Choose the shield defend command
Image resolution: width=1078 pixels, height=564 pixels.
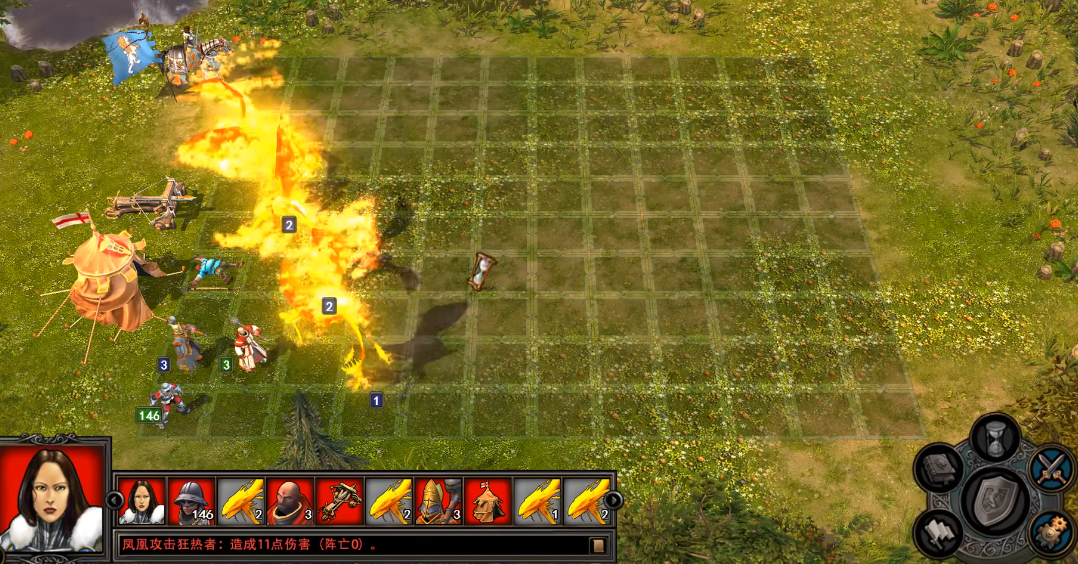tap(995, 499)
